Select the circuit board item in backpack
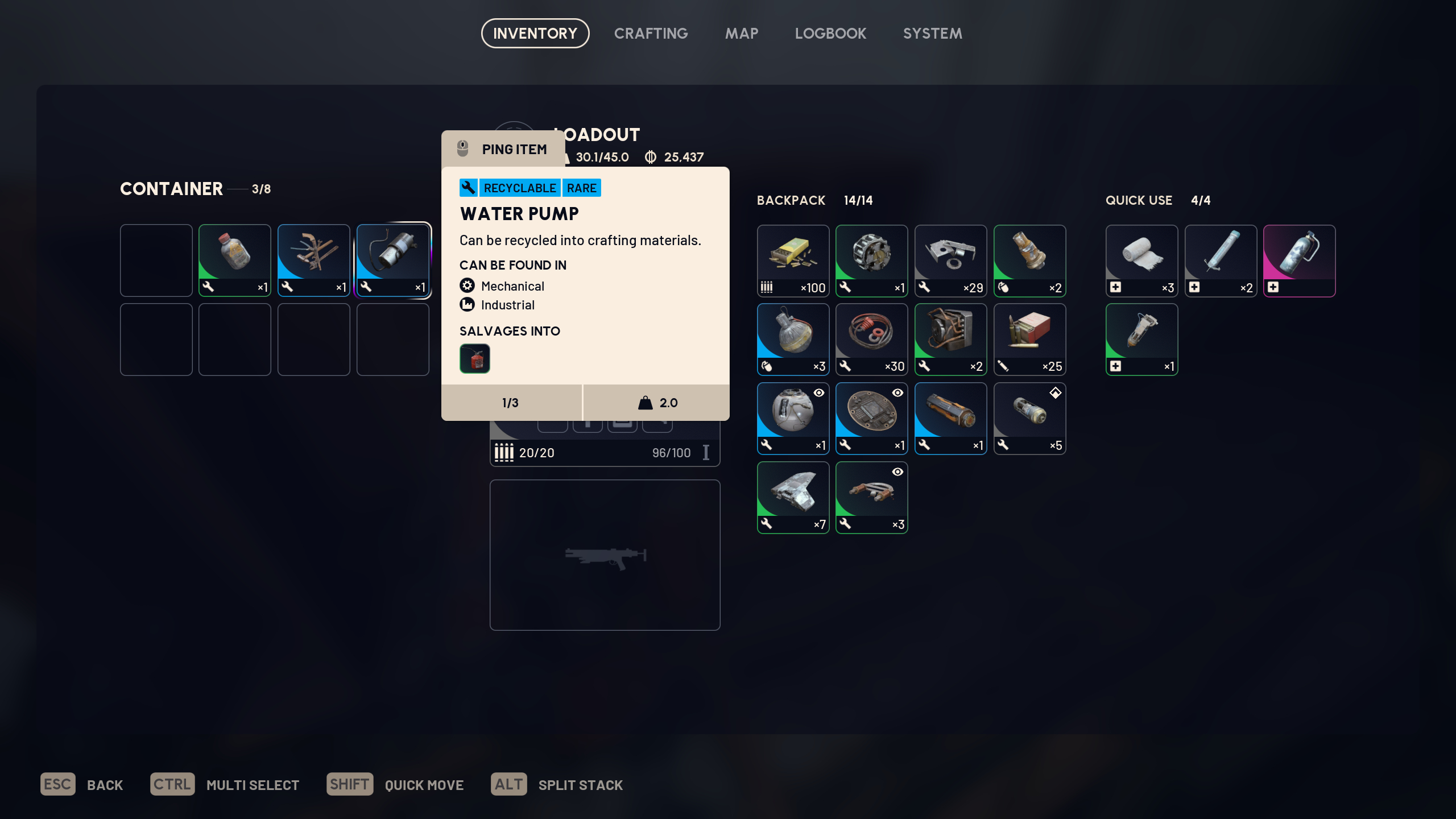This screenshot has width=1456, height=819. pos(871,418)
